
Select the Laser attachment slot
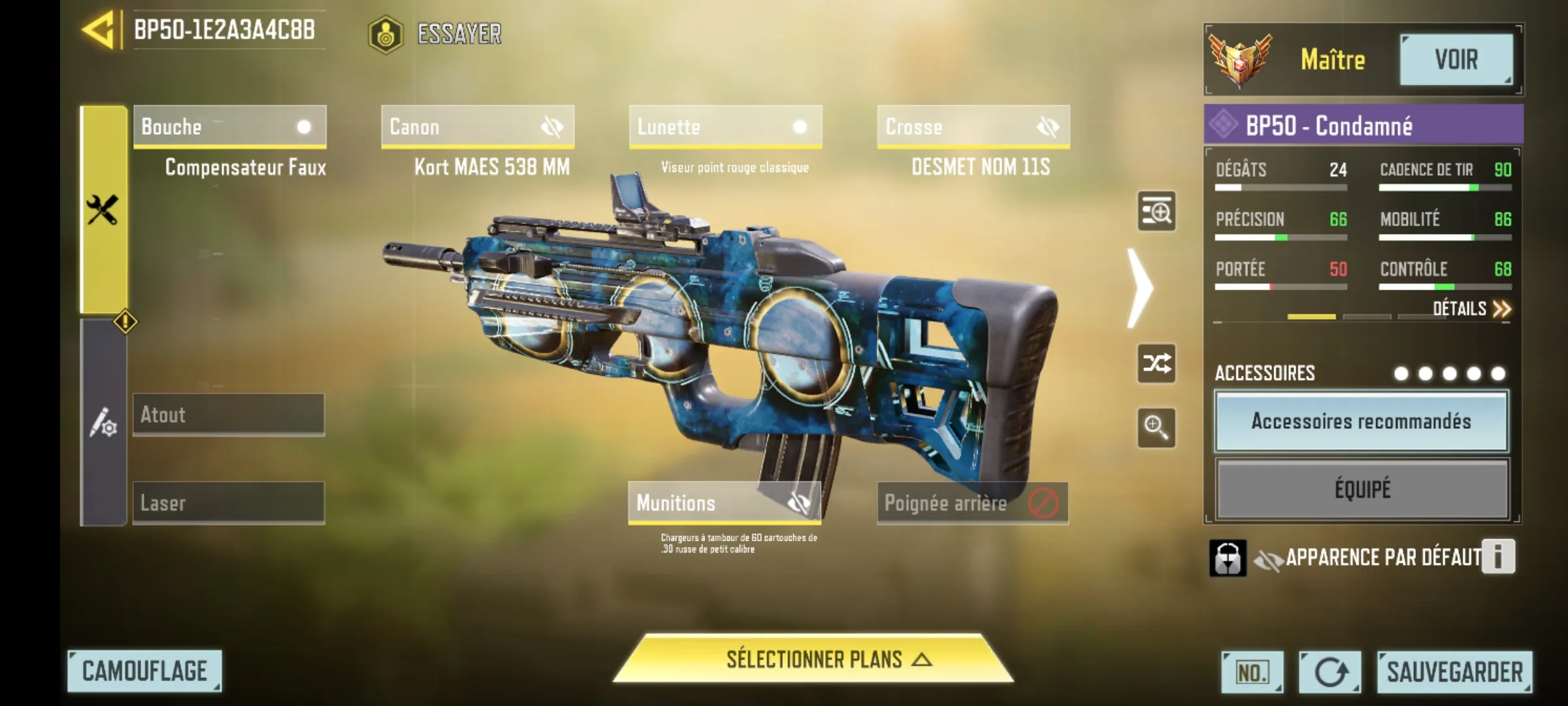229,503
